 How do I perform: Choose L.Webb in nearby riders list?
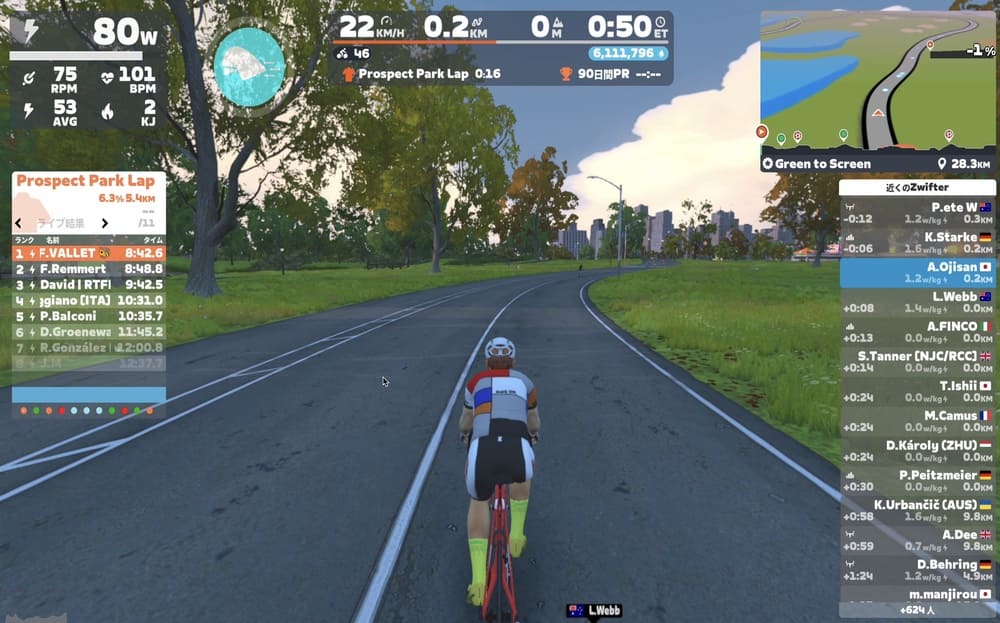pyautogui.click(x=917, y=302)
